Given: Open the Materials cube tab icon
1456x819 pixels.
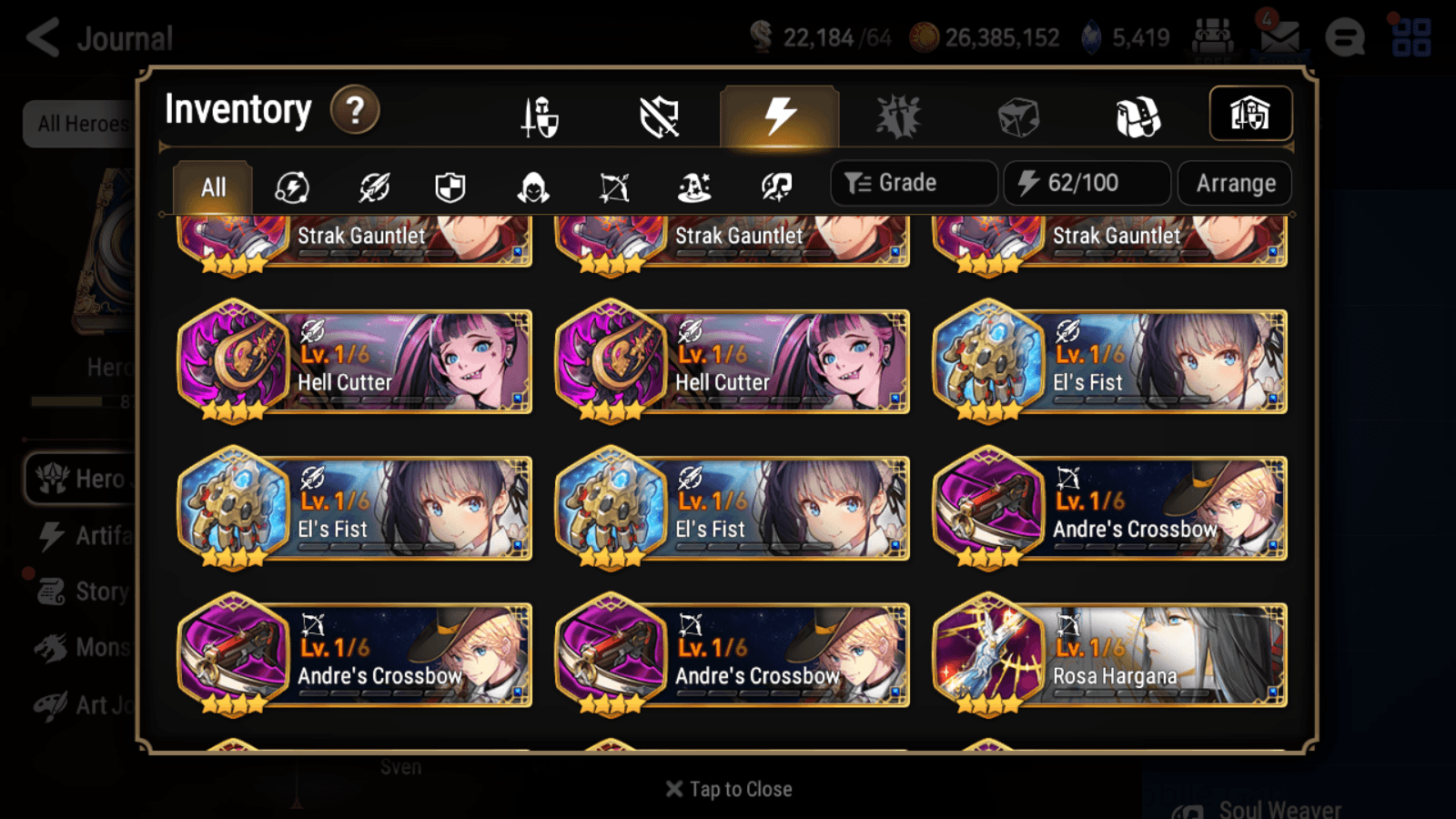Looking at the screenshot, I should tap(1019, 116).
